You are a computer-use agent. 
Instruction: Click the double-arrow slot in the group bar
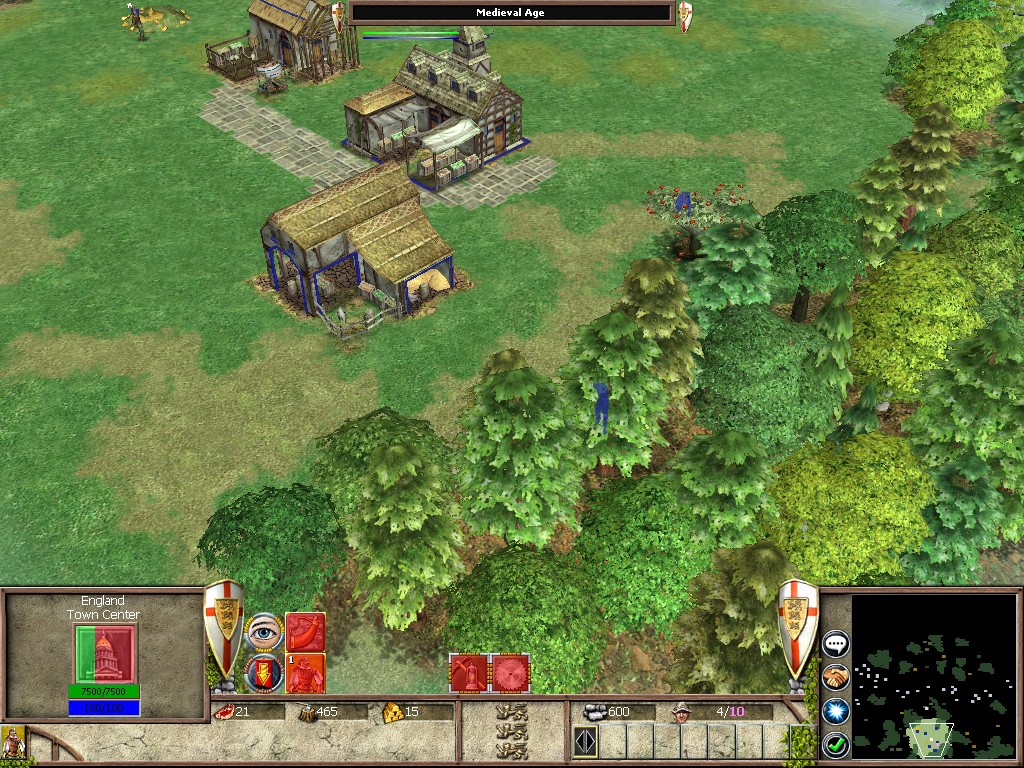pyautogui.click(x=585, y=743)
